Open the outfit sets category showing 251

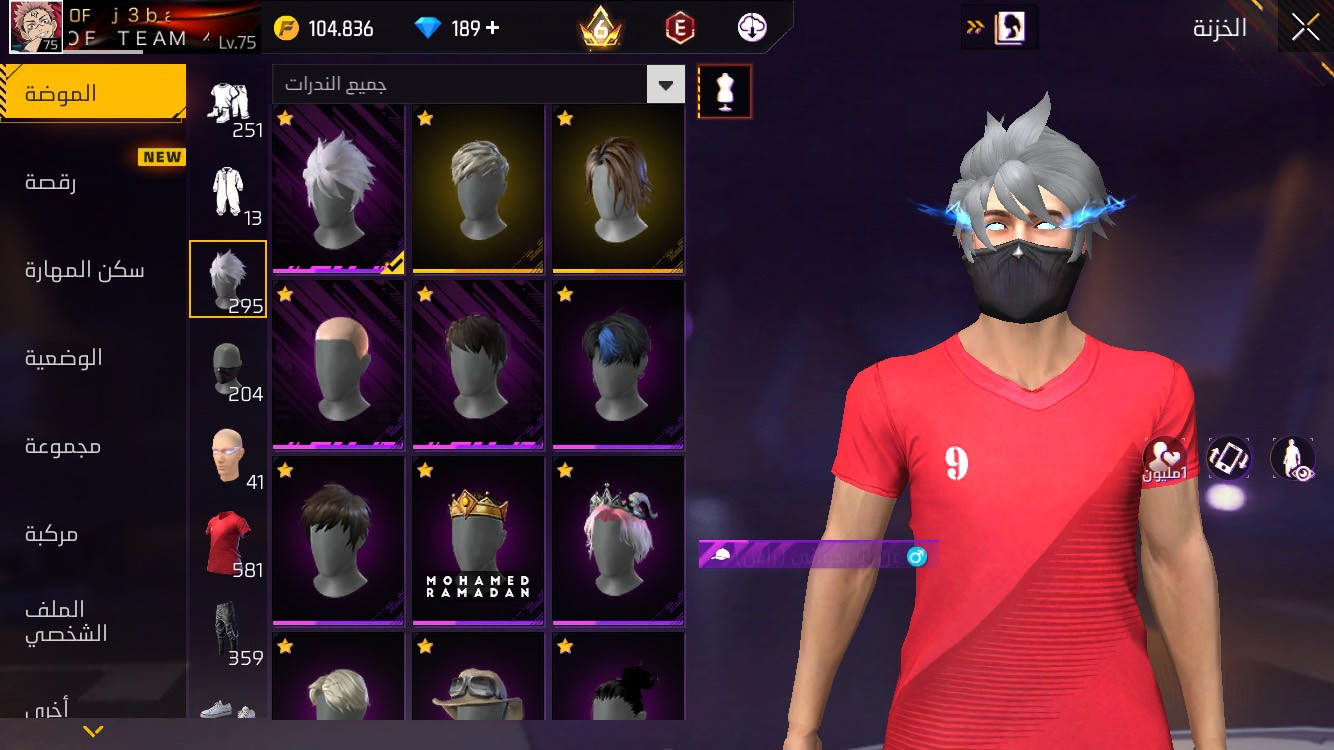click(x=228, y=104)
